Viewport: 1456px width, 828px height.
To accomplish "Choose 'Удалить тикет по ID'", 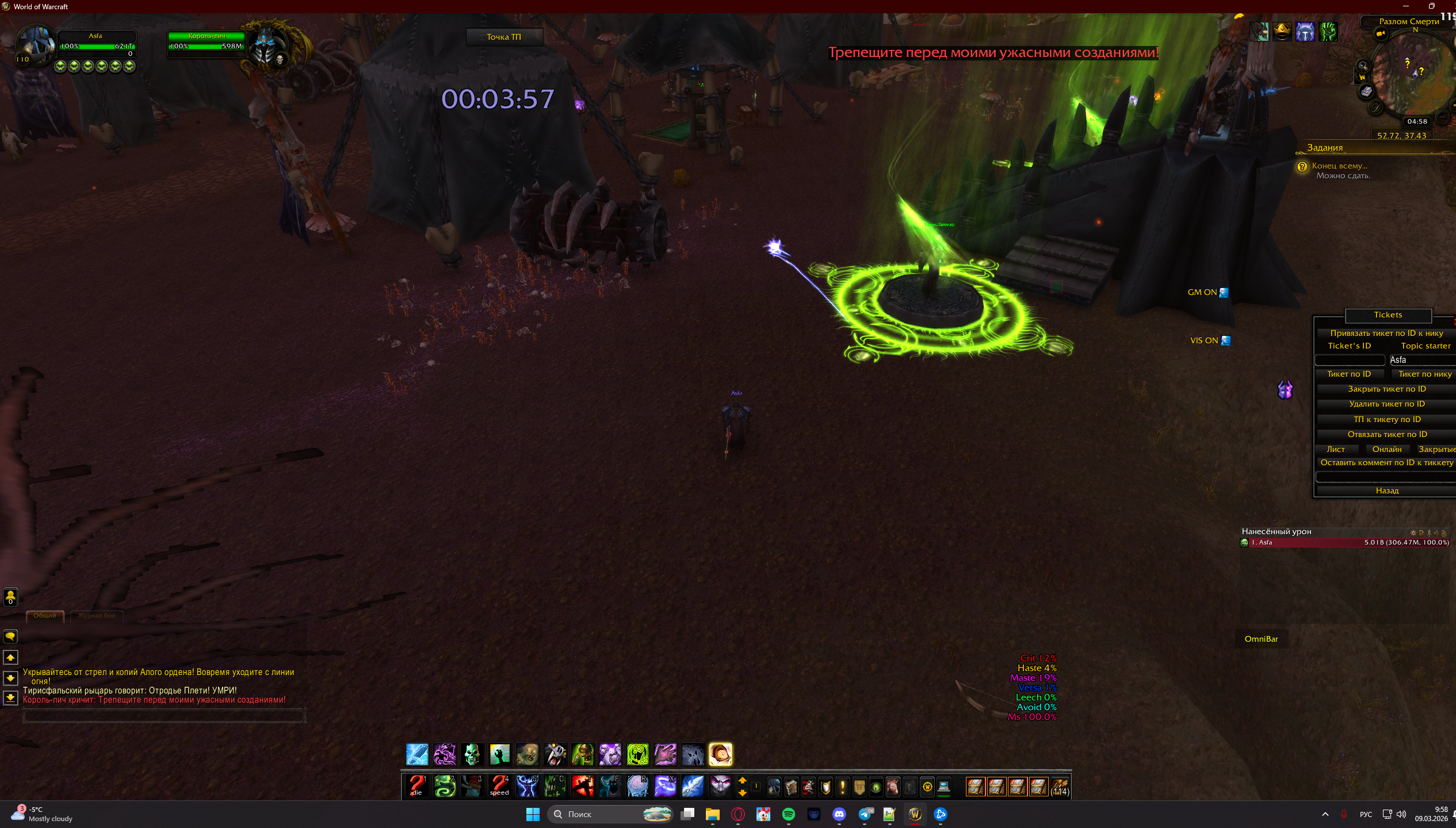I will pyautogui.click(x=1386, y=404).
